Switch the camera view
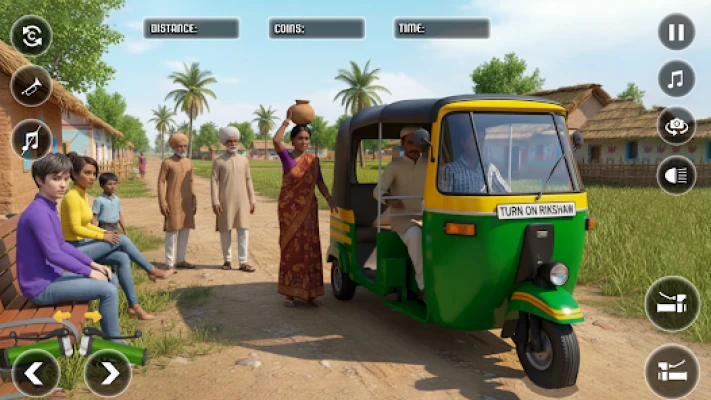Viewport: 711px width, 400px height. coord(676,126)
